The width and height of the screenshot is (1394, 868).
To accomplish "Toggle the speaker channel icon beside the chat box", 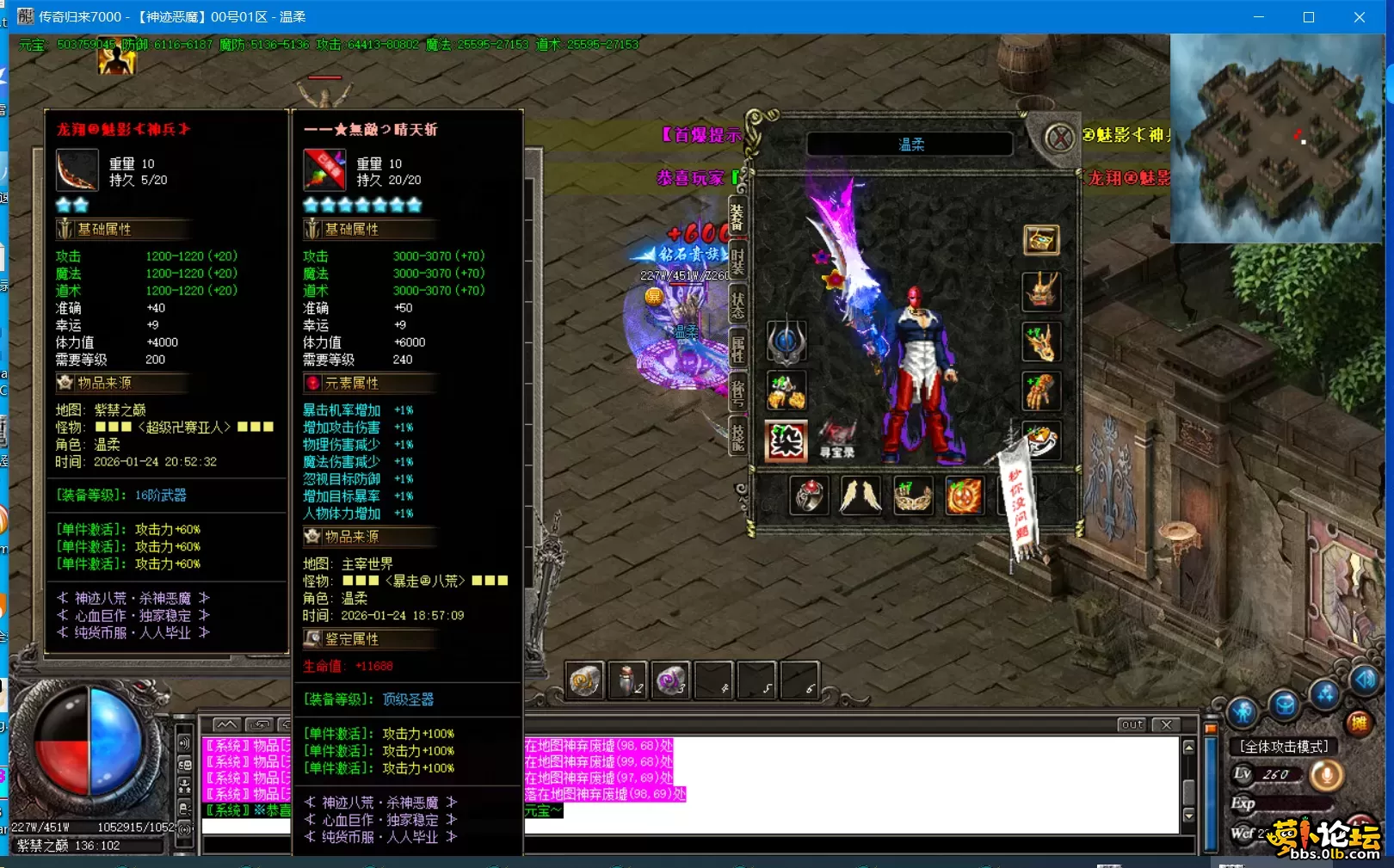I will [x=185, y=743].
